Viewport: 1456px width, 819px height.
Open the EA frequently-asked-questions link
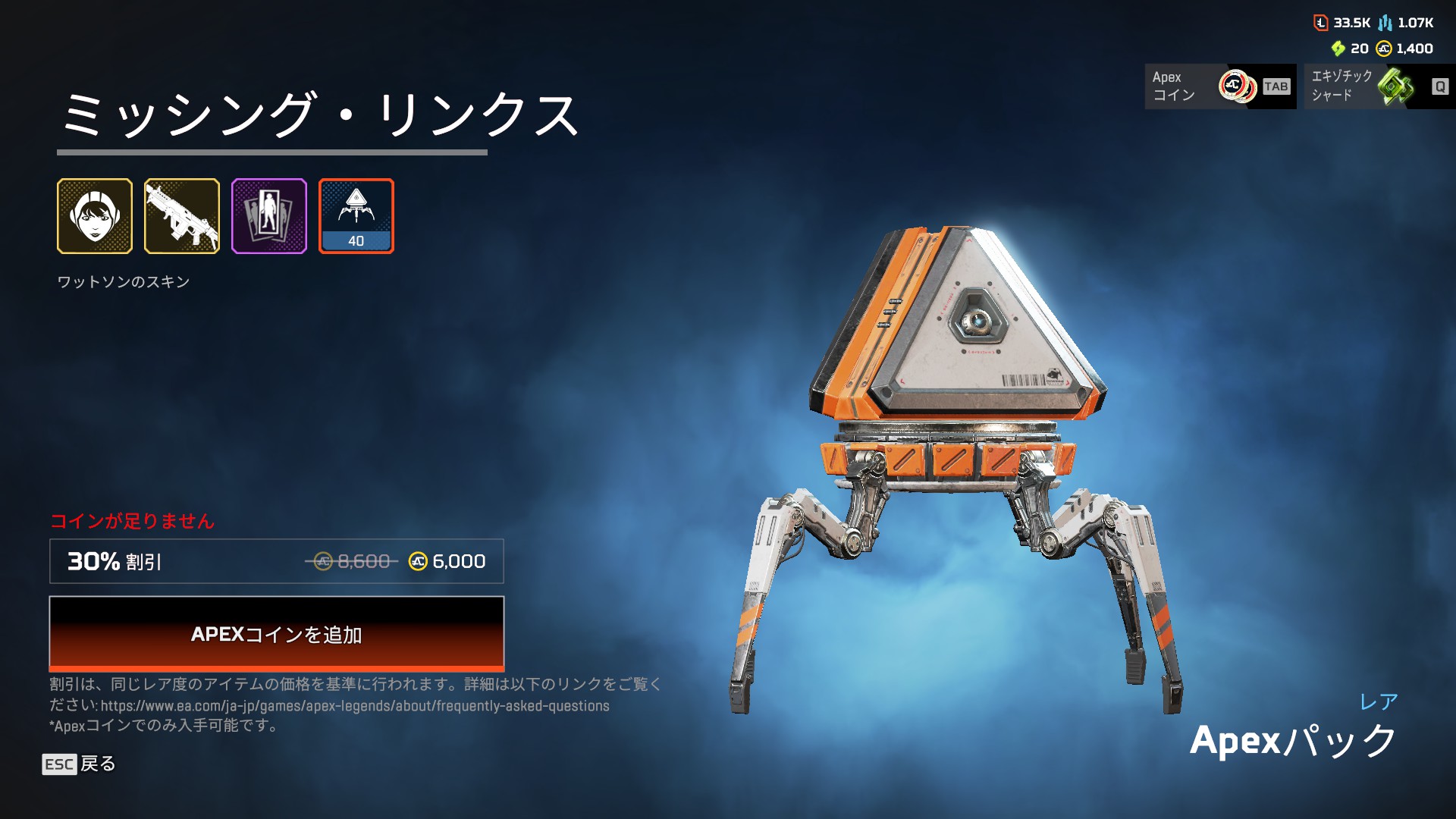point(355,706)
